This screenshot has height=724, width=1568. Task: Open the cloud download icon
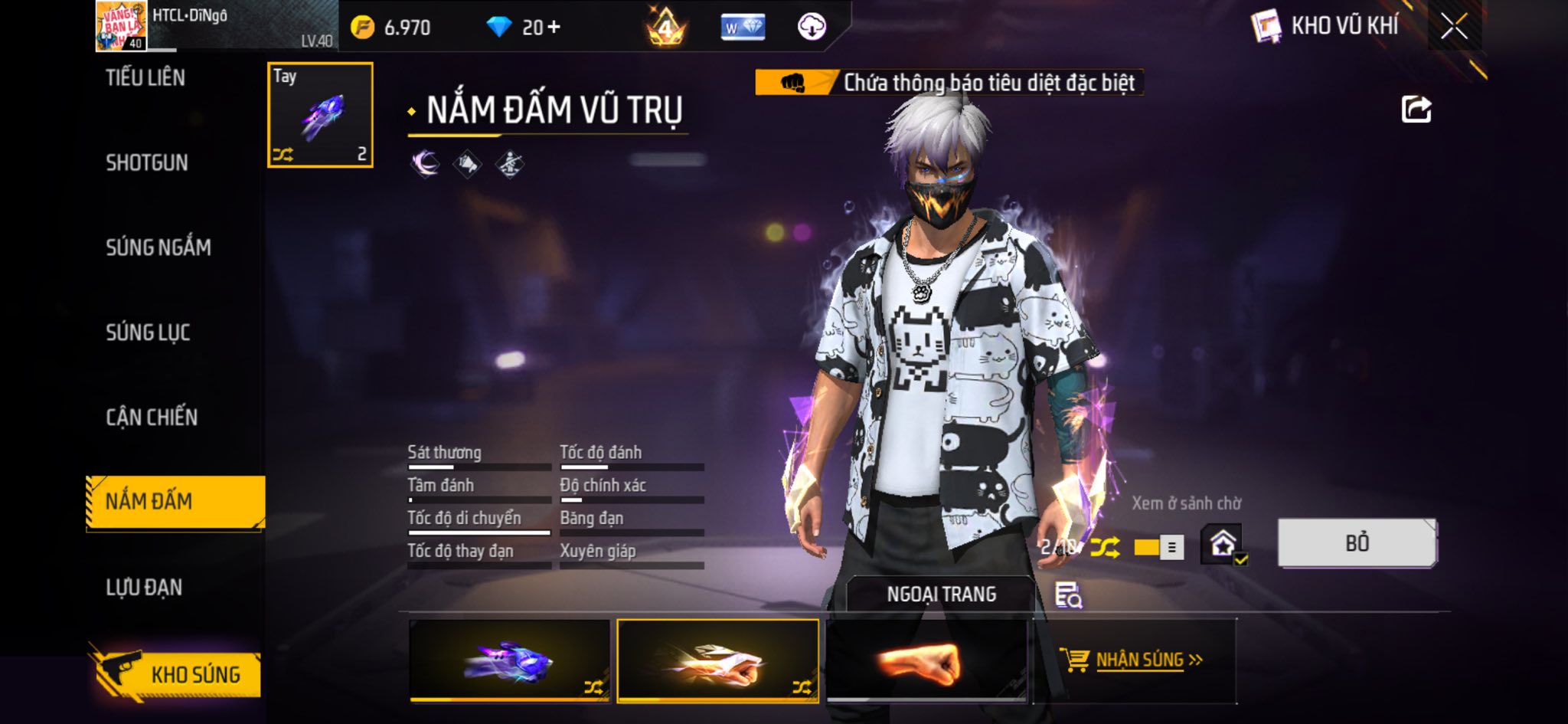[812, 28]
